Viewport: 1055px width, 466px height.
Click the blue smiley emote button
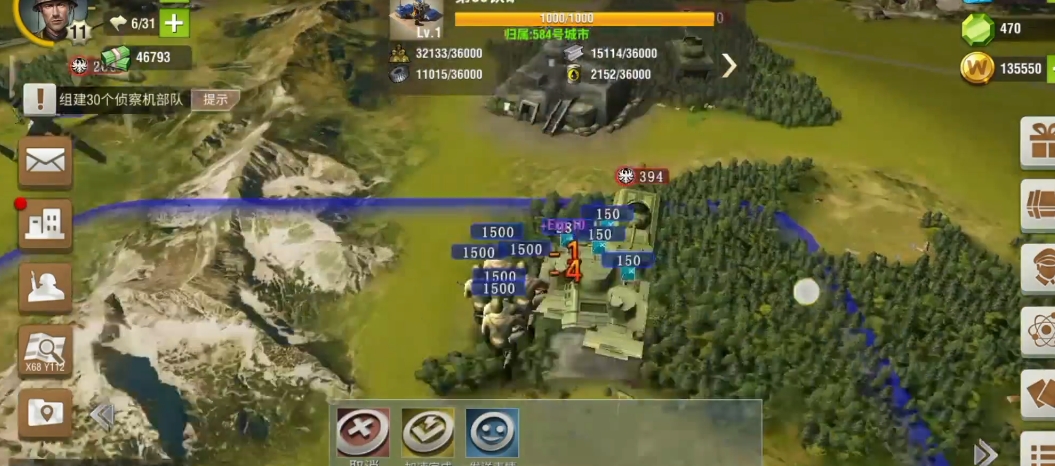(x=492, y=432)
